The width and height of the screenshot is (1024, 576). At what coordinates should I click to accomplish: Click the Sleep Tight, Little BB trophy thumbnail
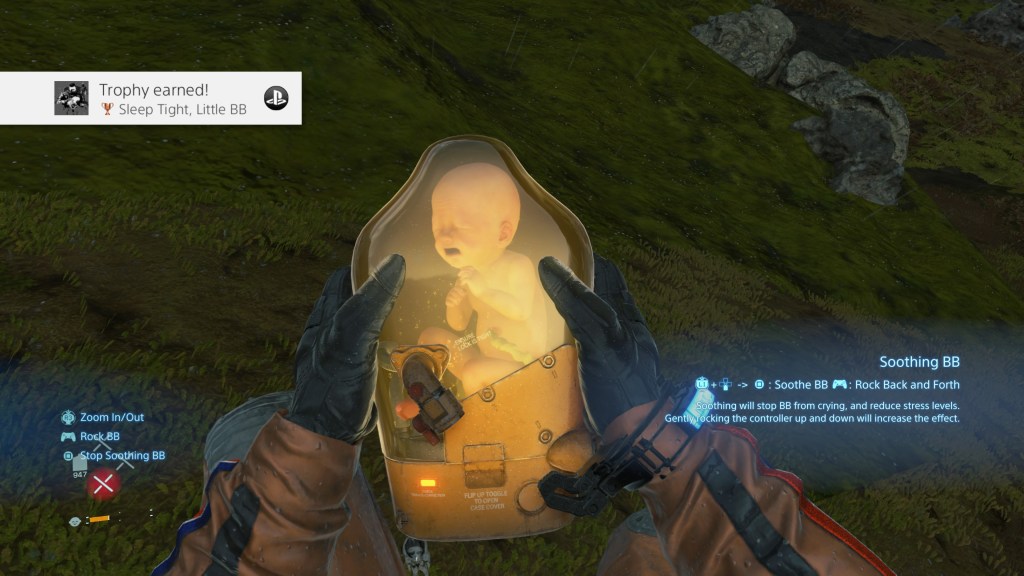coord(71,98)
